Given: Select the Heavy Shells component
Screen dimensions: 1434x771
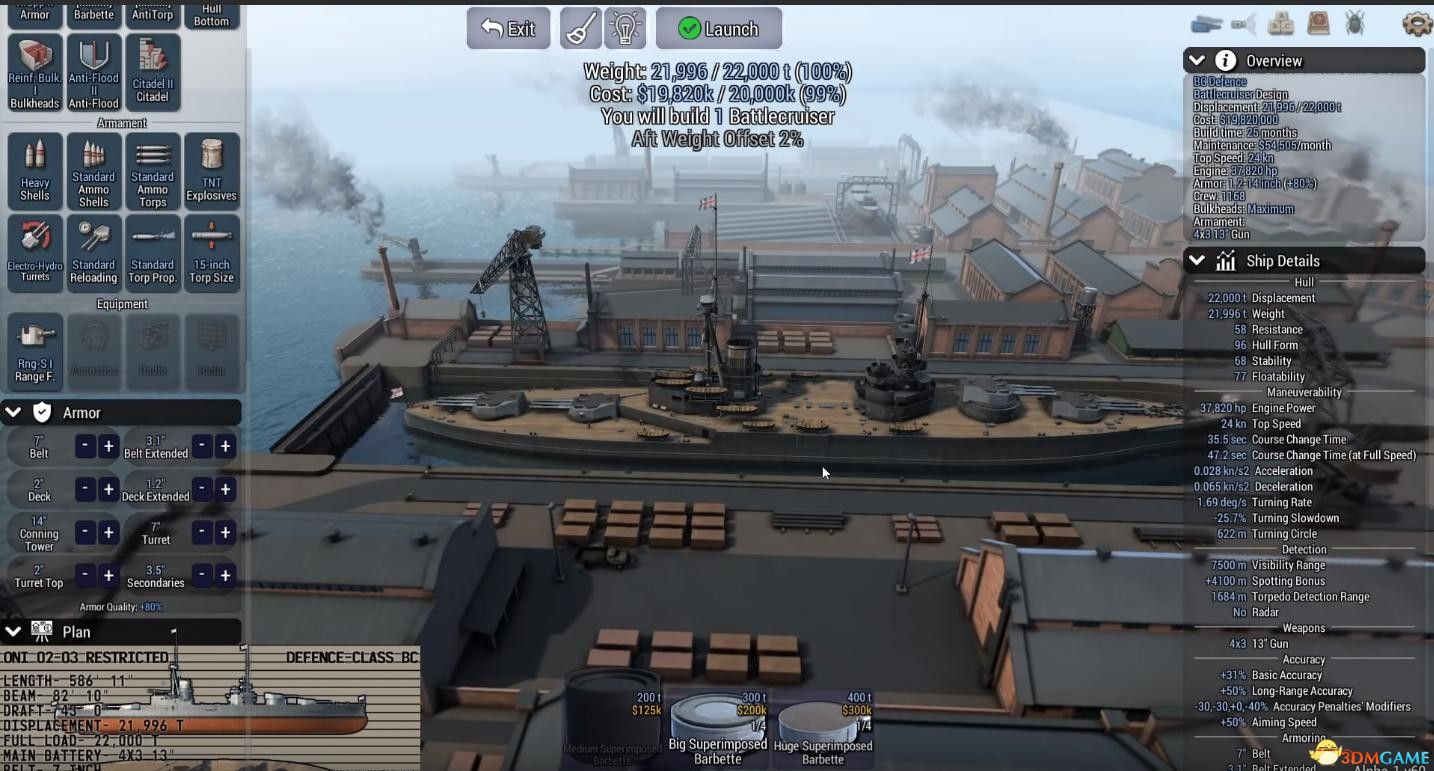Looking at the screenshot, I should [x=33, y=172].
